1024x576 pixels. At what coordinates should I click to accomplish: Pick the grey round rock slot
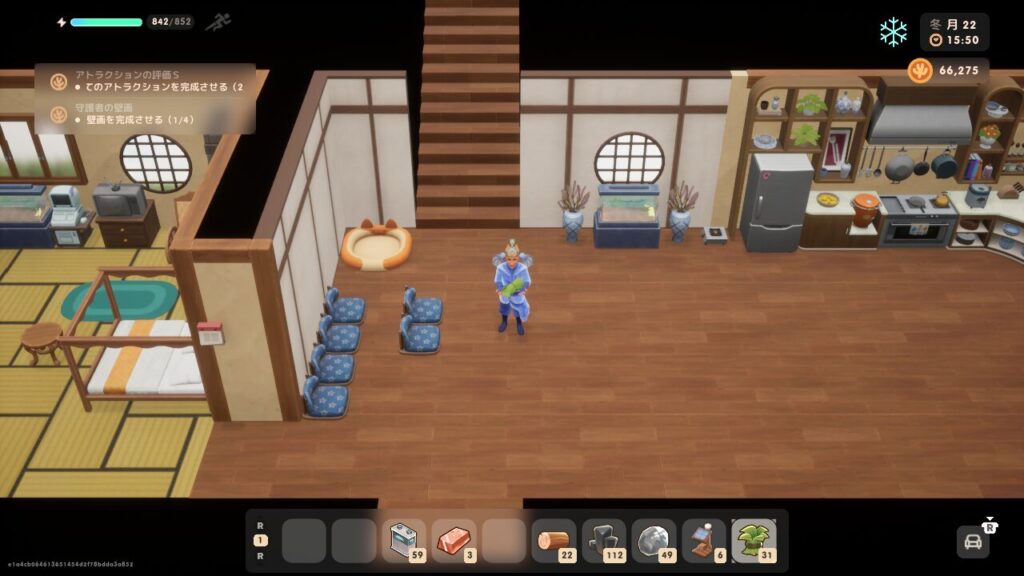[x=654, y=540]
